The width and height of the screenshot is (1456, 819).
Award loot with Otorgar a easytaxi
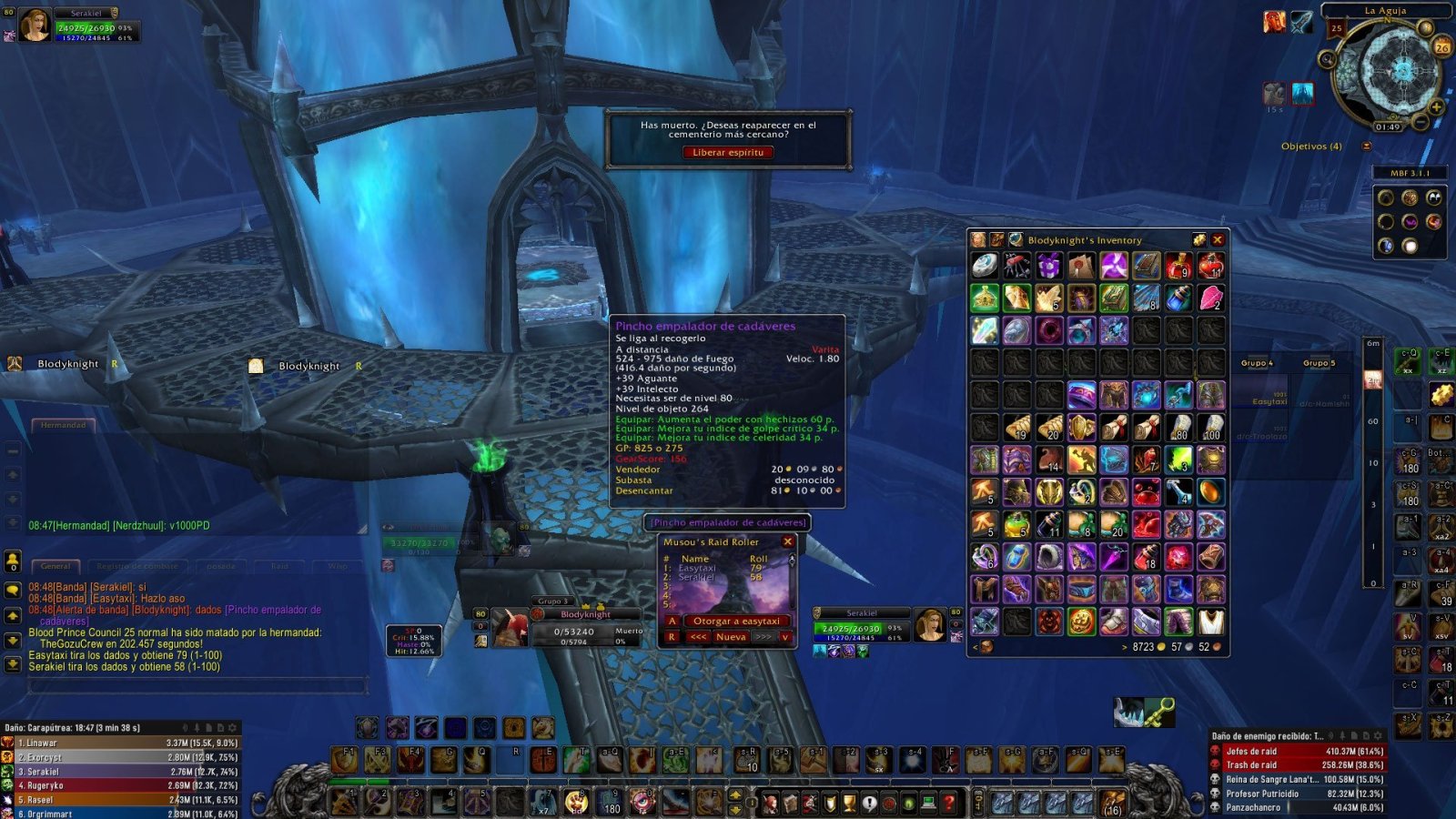[x=736, y=622]
